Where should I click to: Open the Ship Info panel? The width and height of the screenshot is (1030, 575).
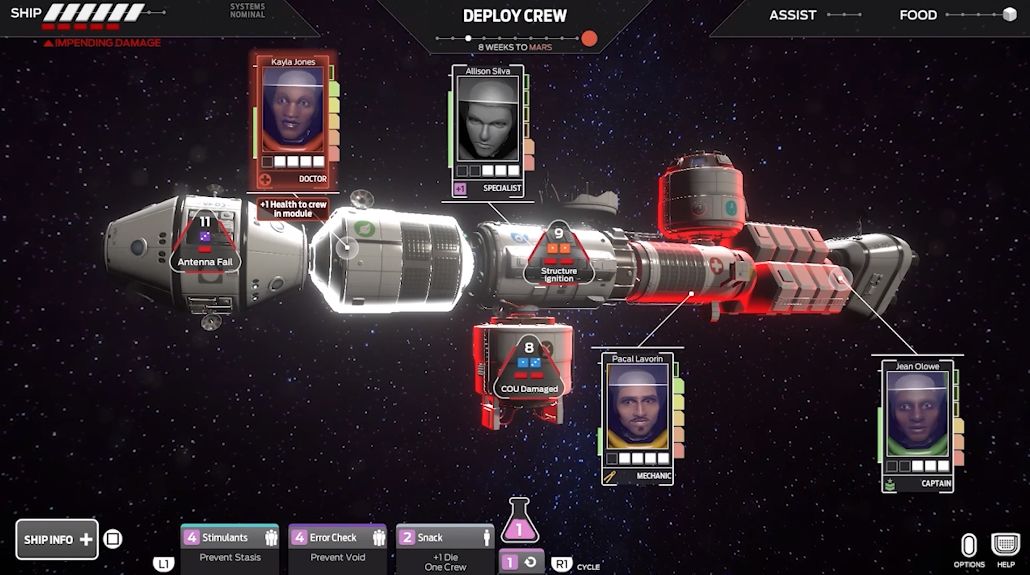pyautogui.click(x=57, y=539)
